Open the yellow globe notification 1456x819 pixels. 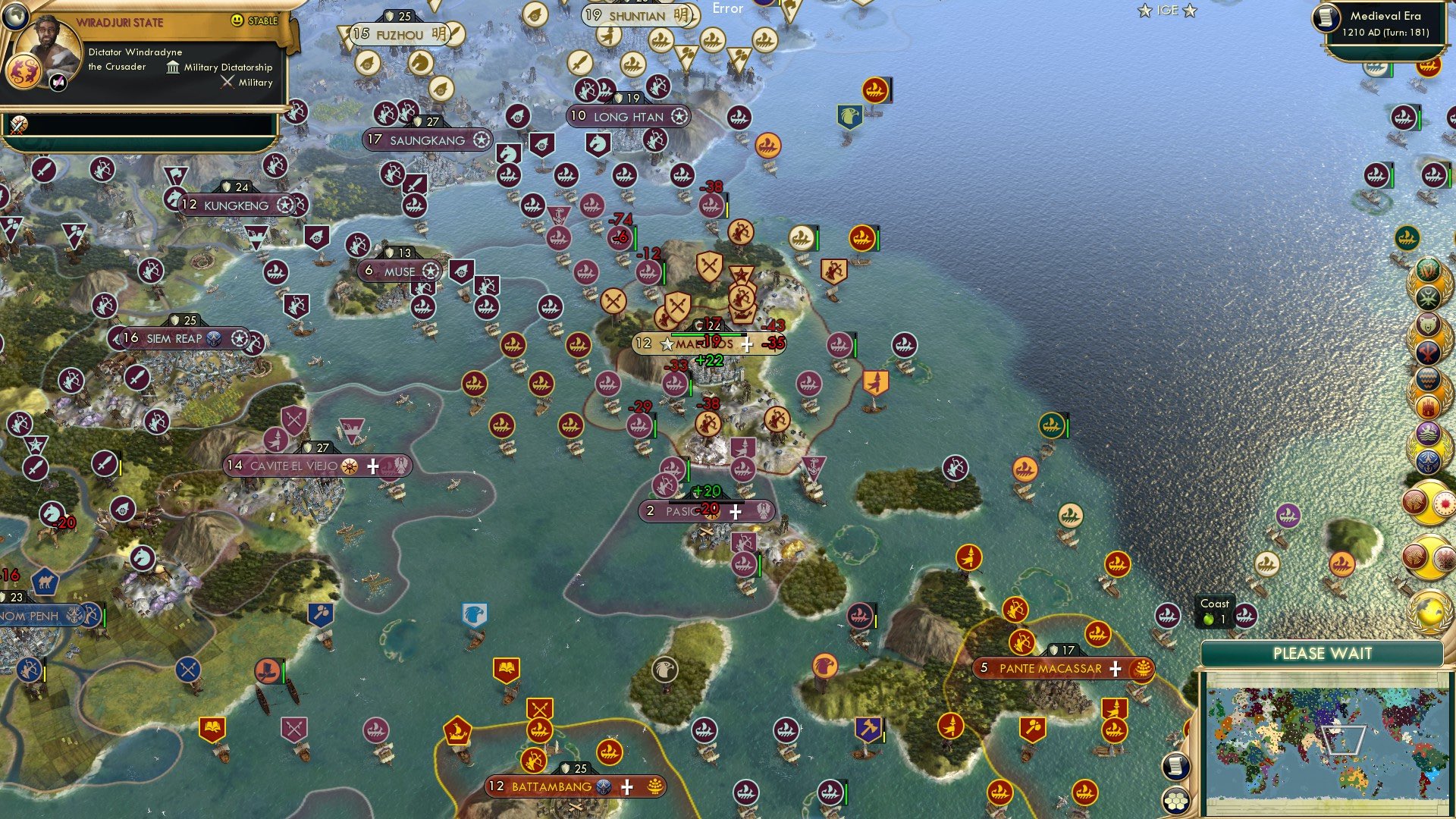pyautogui.click(x=1429, y=613)
